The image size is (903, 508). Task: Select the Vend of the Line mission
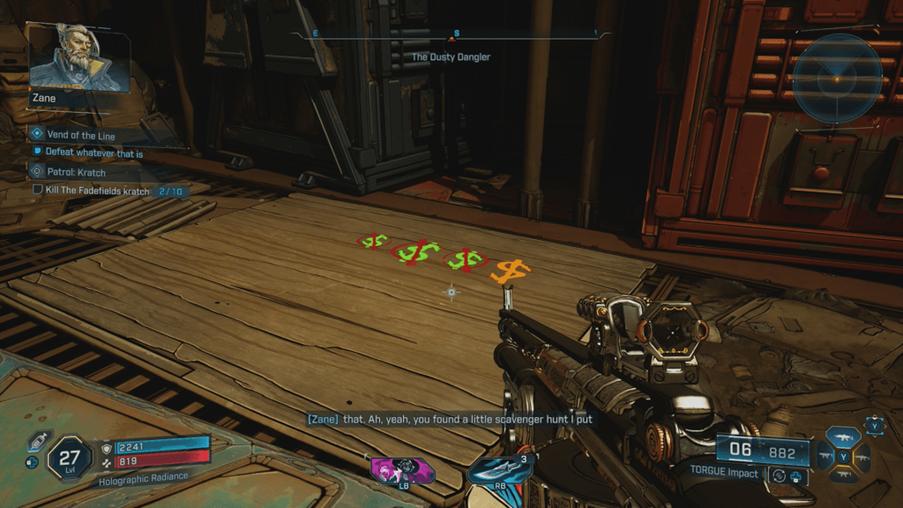click(x=83, y=134)
